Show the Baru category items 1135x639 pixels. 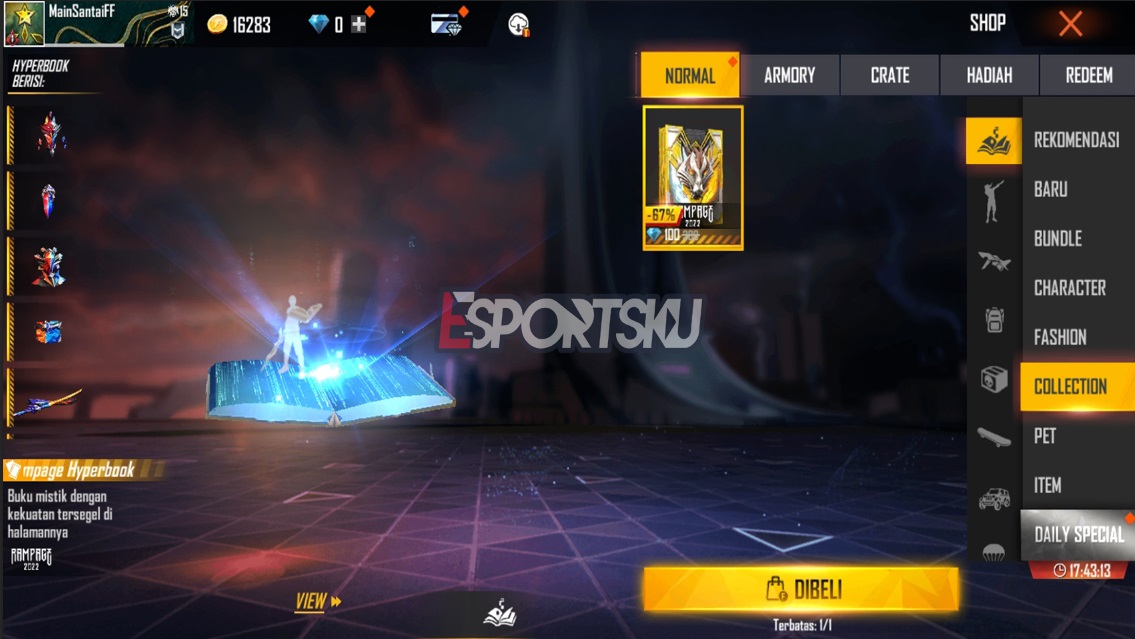click(x=1051, y=189)
